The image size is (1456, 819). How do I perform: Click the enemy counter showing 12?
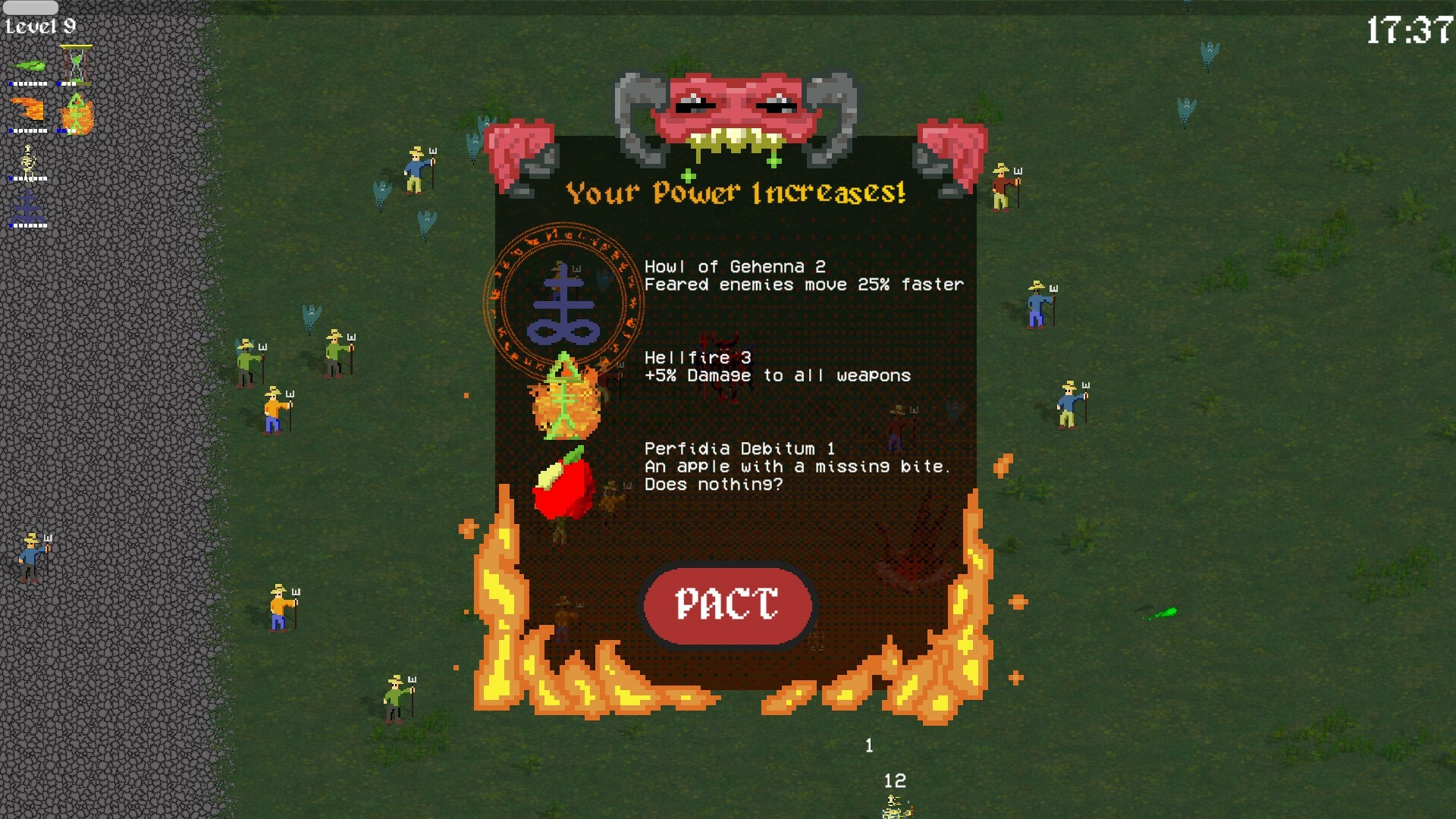click(x=893, y=780)
